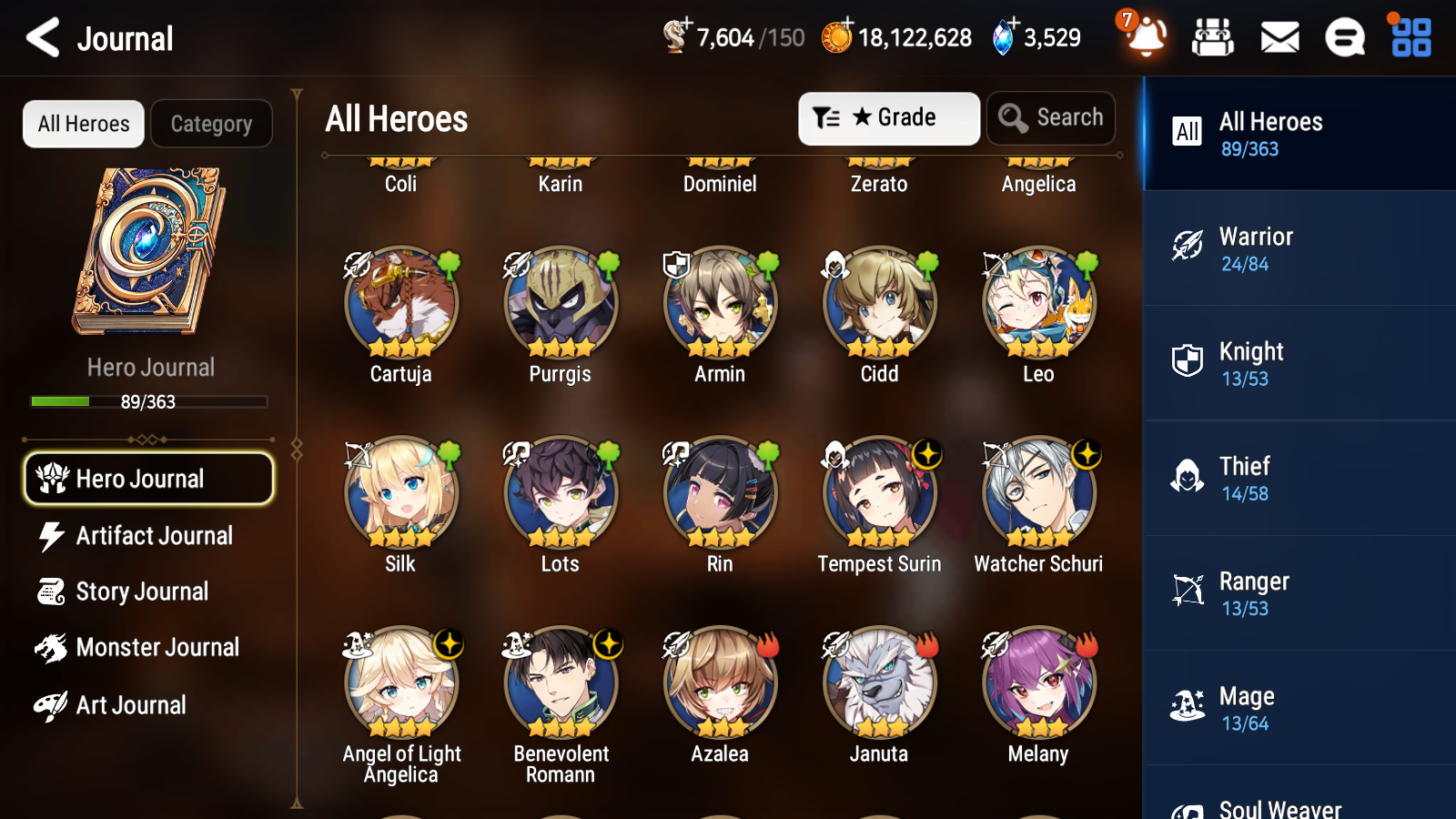Open the inventory chest icon
The height and width of the screenshot is (819, 1456).
1213,37
